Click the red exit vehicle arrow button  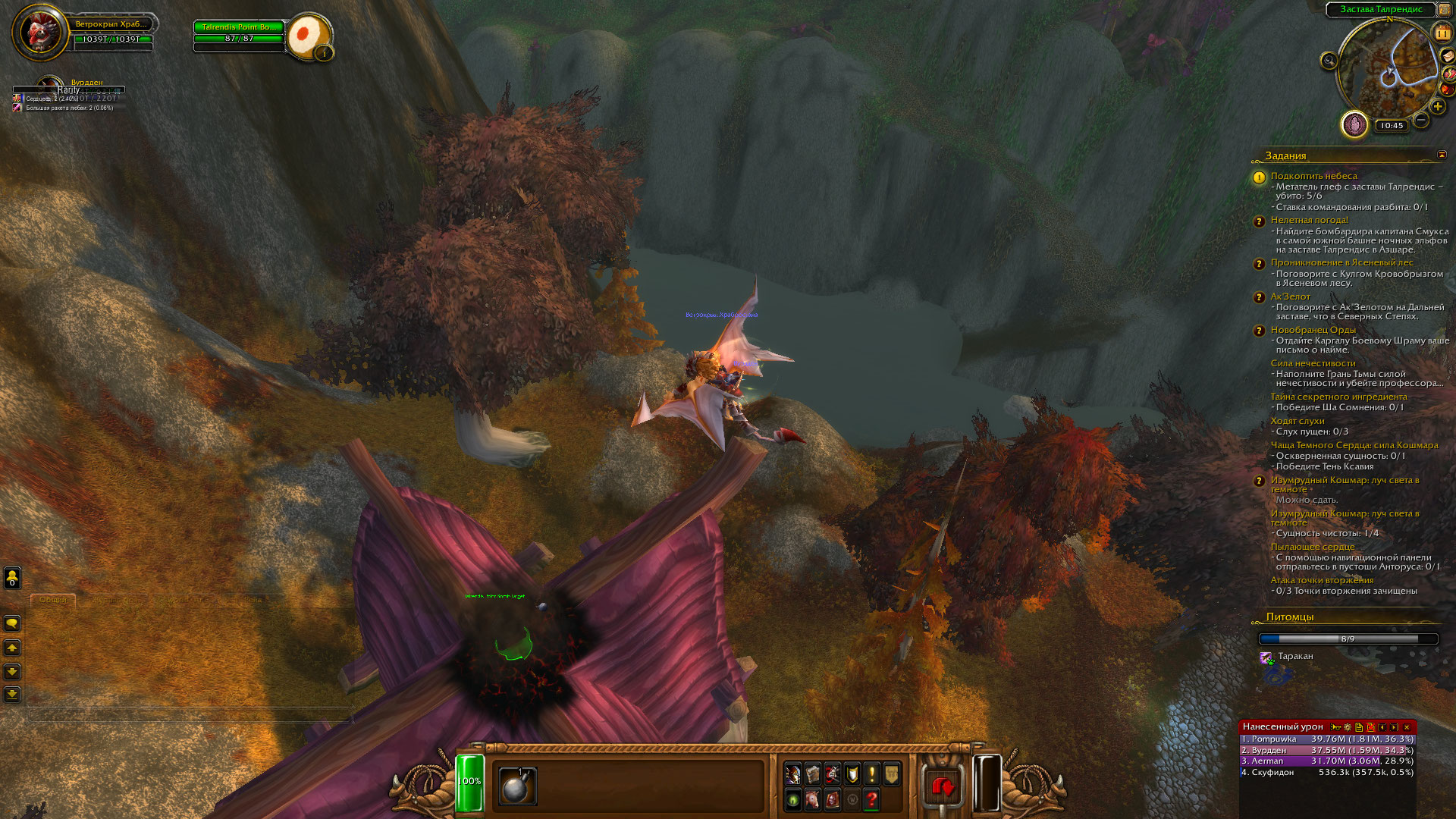(943, 787)
